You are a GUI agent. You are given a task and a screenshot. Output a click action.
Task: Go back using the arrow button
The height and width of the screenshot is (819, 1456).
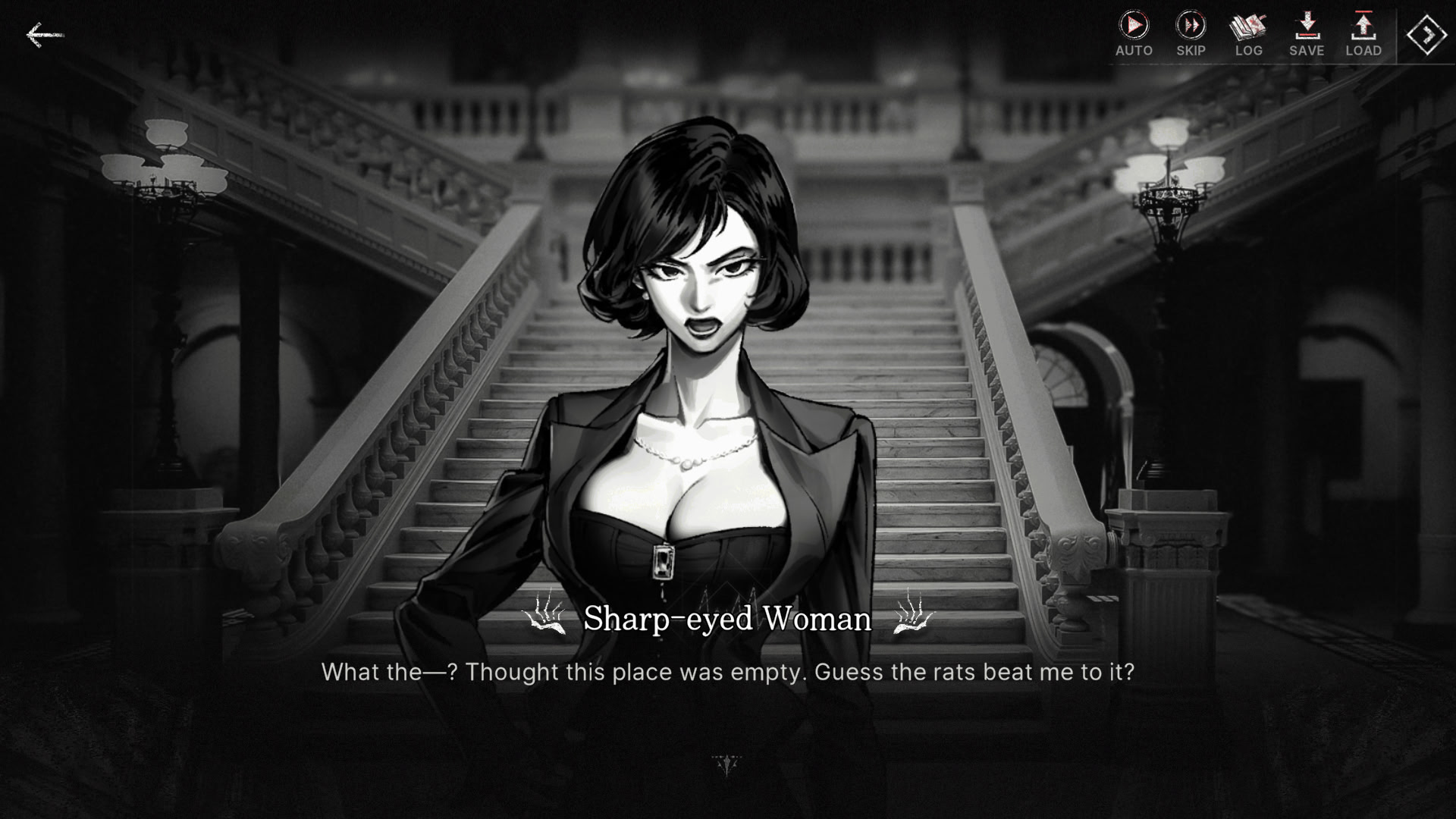pyautogui.click(x=43, y=35)
